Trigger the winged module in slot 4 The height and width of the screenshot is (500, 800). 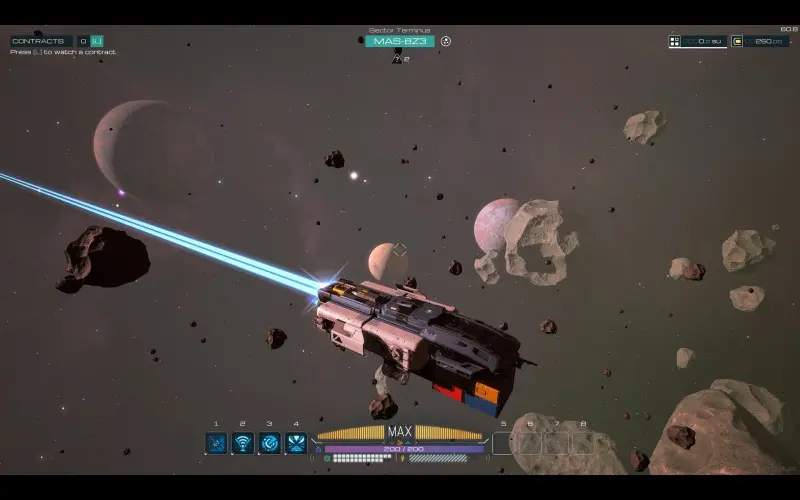tap(296, 442)
